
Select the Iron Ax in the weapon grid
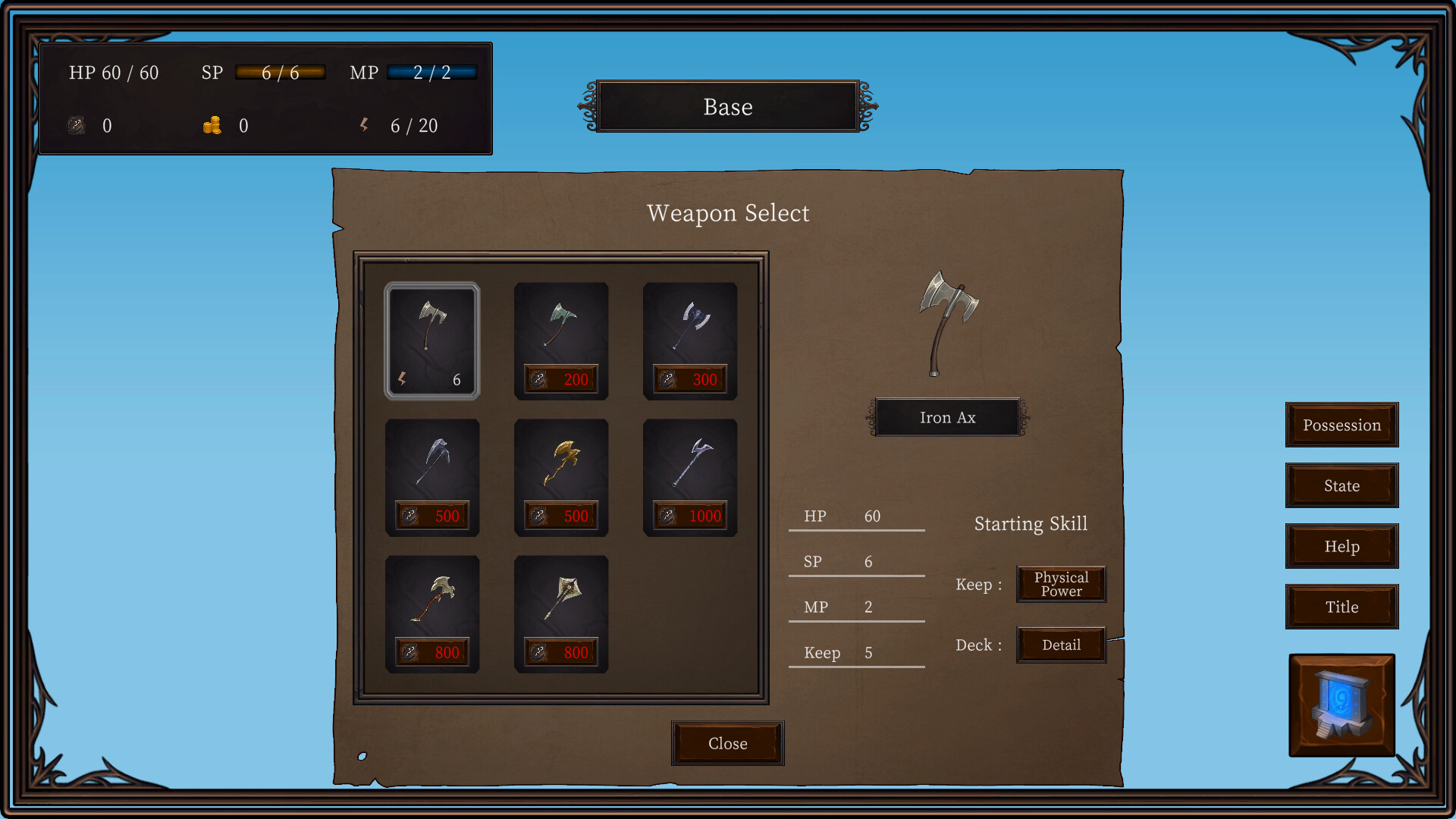click(x=432, y=341)
